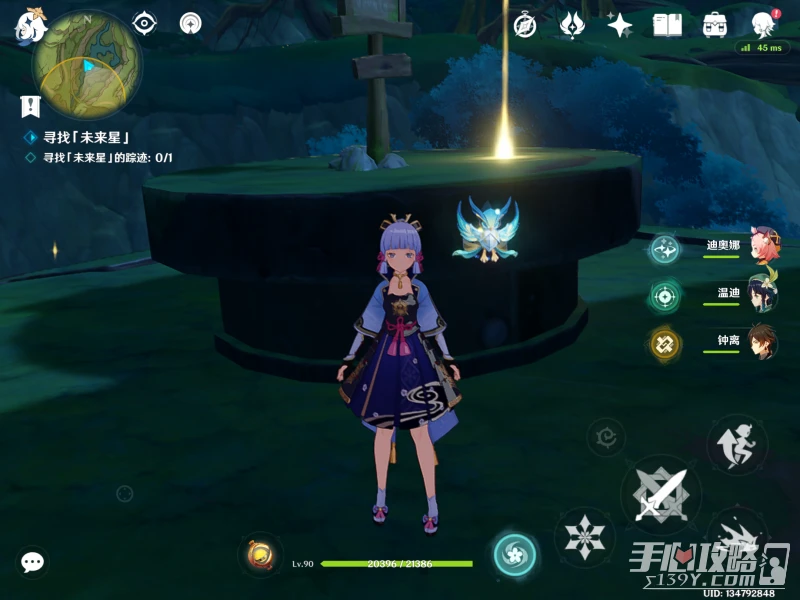Screen dimensions: 800x600
Task: Select the 寻找「未来星」 quest tracker
Action: tap(87, 137)
